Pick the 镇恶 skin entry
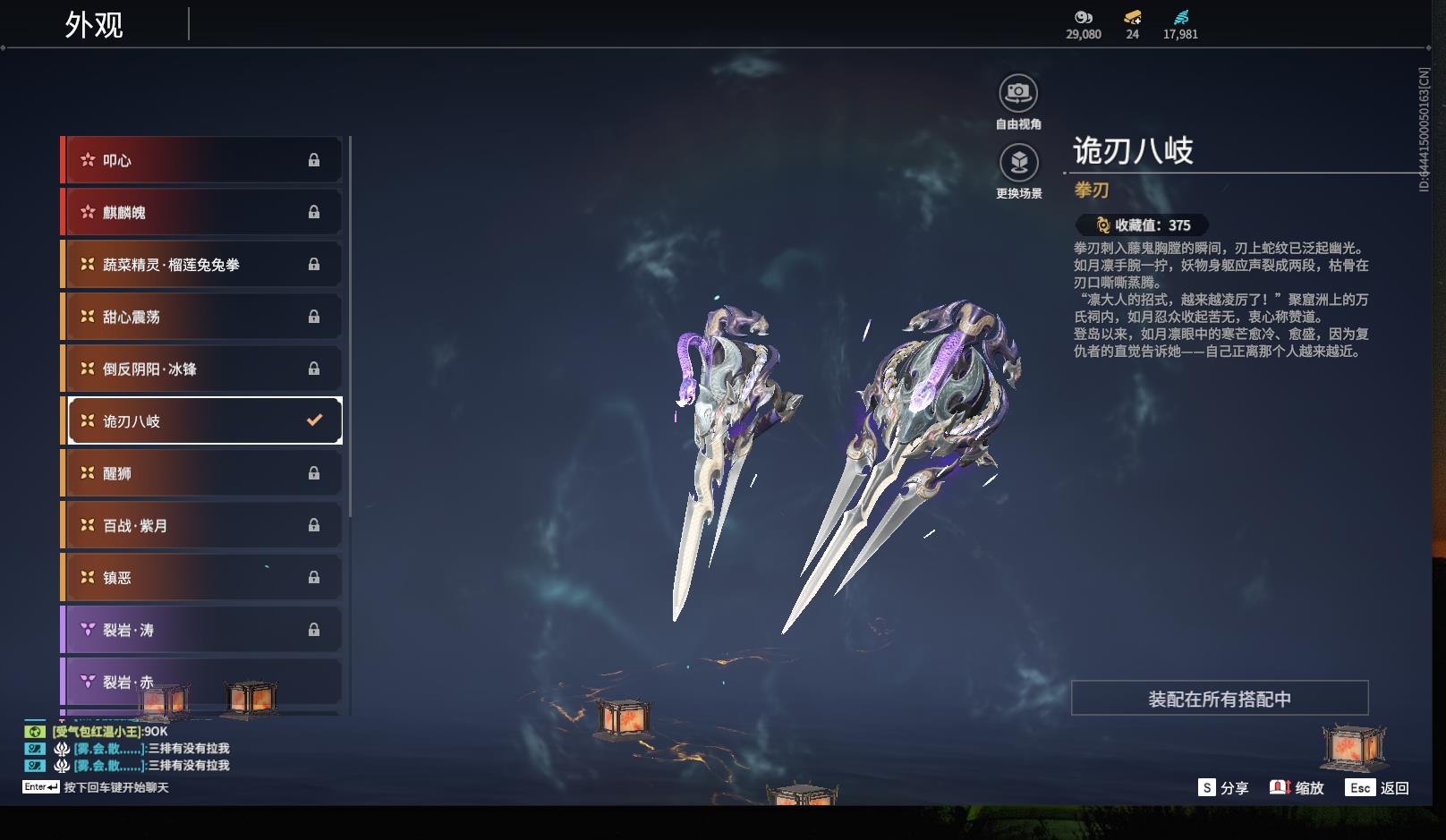This screenshot has width=1446, height=840. 201,578
